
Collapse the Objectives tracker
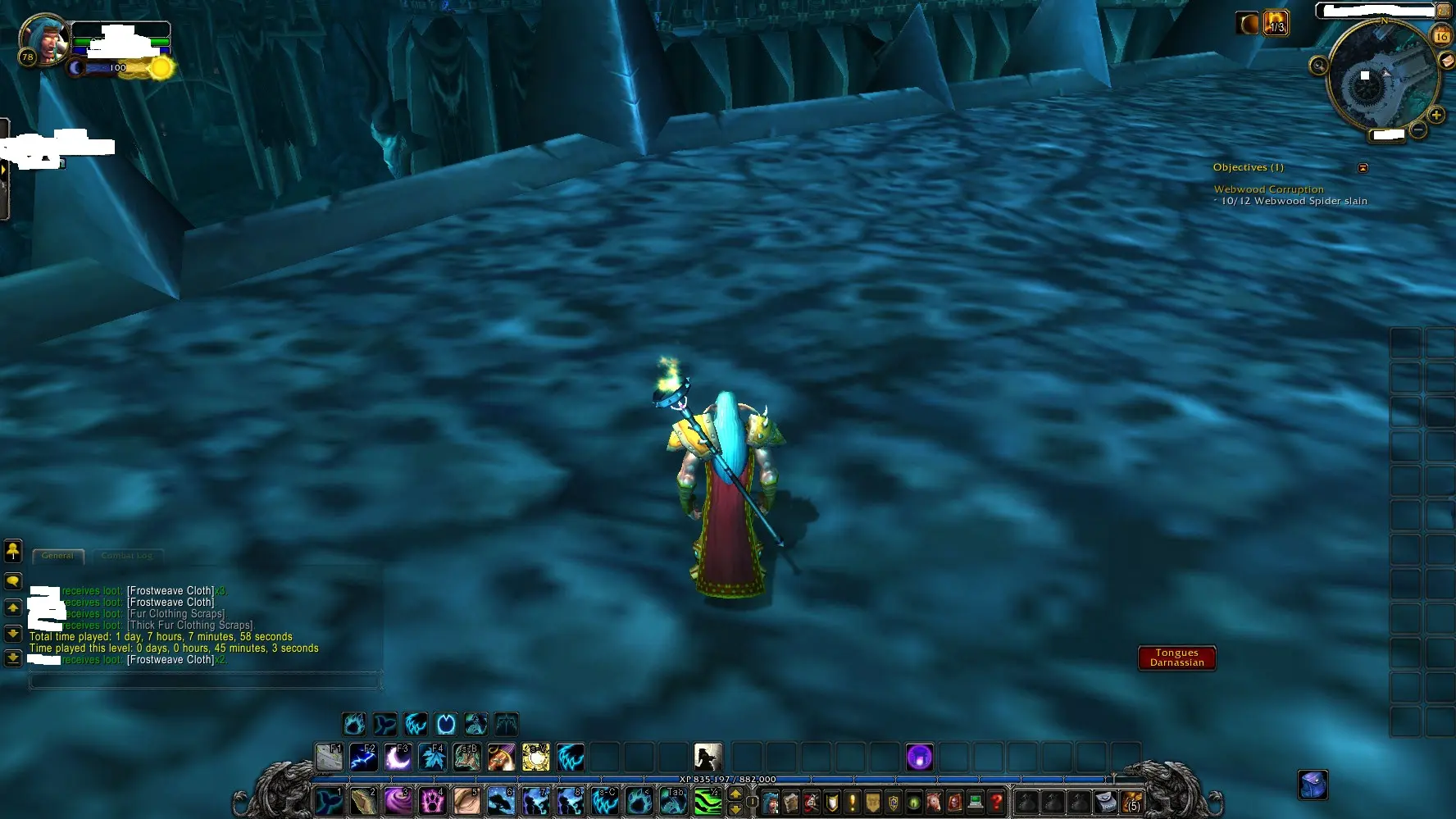pos(1363,168)
